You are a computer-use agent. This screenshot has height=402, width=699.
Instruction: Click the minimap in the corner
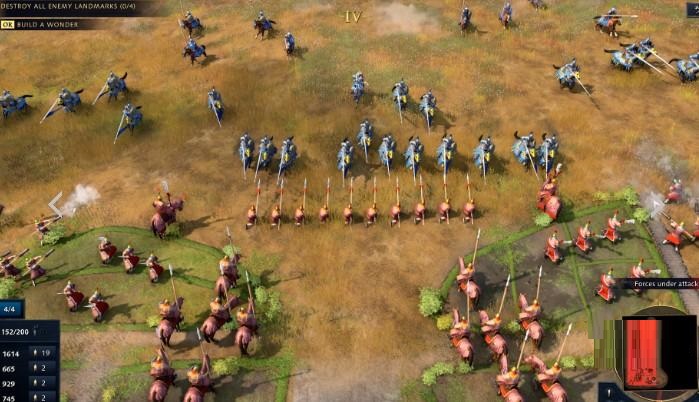pos(655,354)
